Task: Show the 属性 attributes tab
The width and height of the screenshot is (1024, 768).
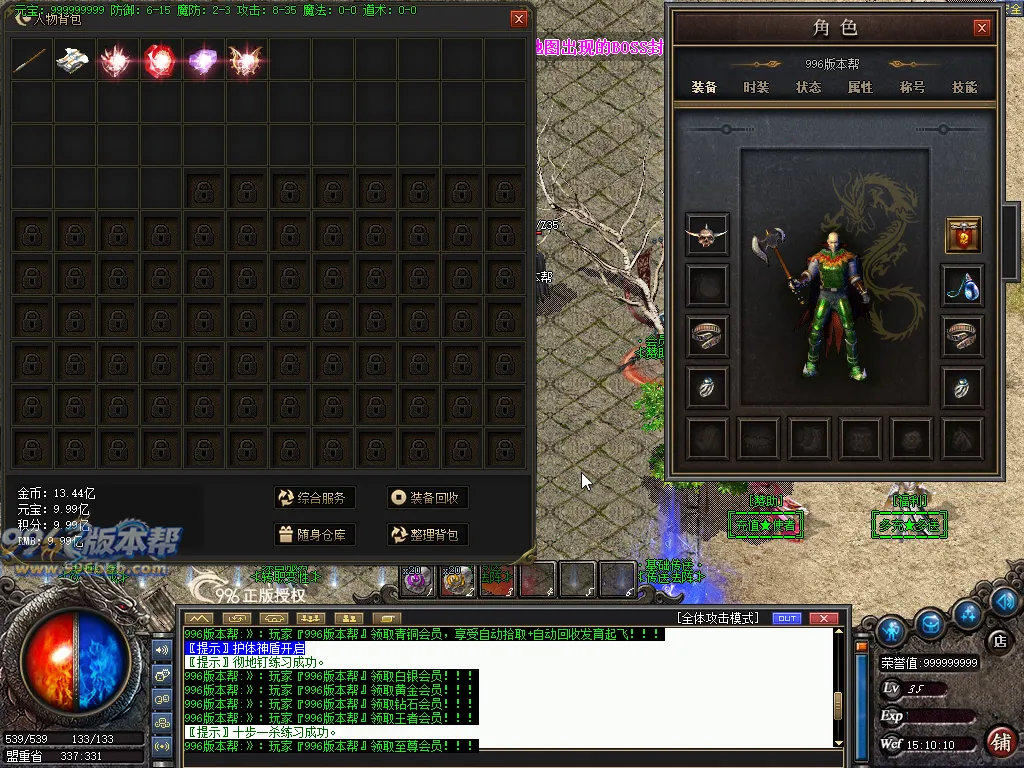Action: pos(860,87)
